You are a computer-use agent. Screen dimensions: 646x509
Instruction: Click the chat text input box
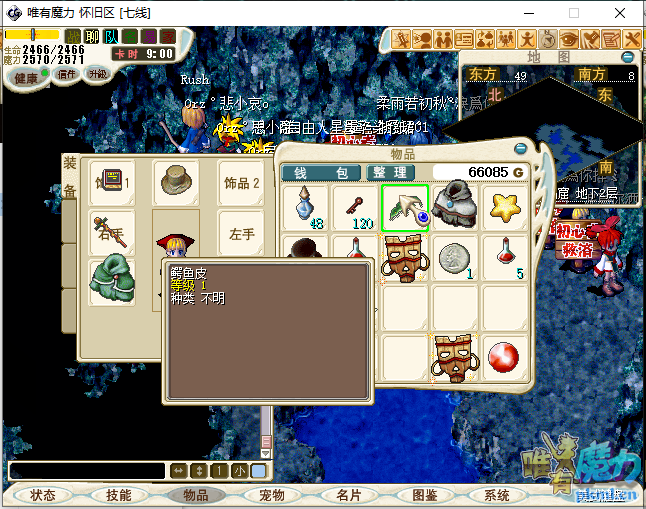[x=86, y=470]
